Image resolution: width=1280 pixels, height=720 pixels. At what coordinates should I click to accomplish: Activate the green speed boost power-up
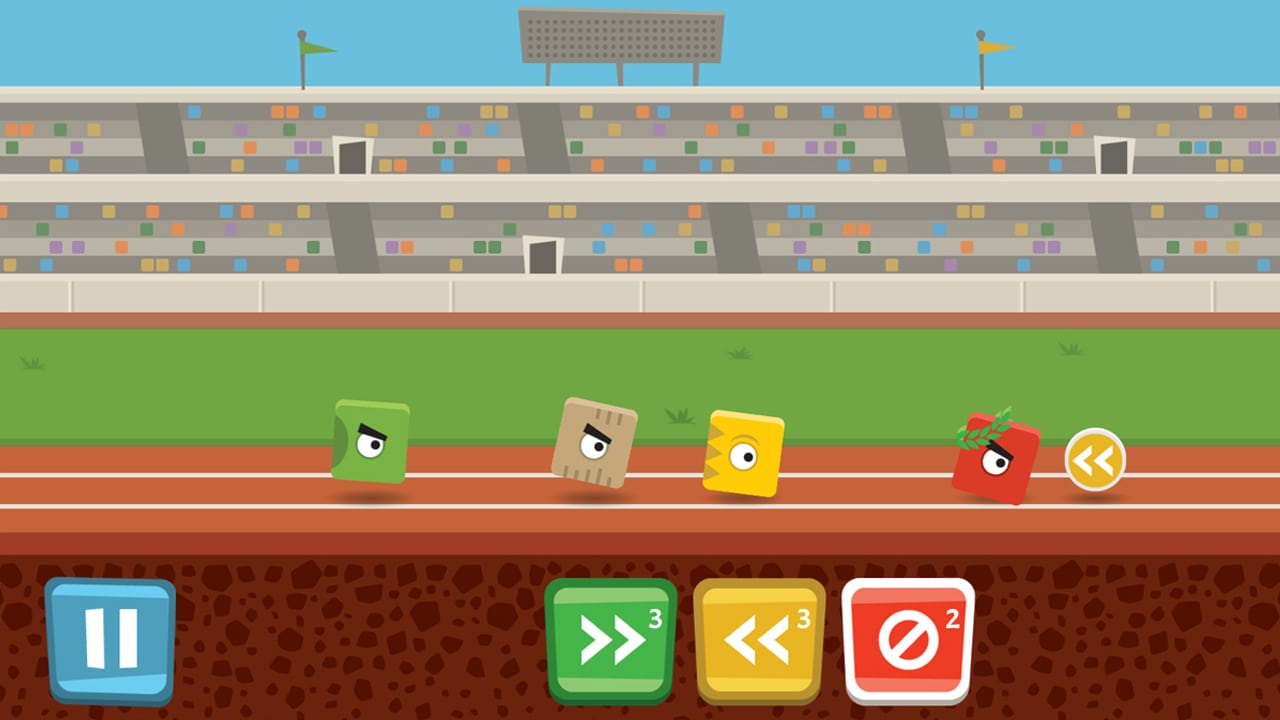coord(609,638)
